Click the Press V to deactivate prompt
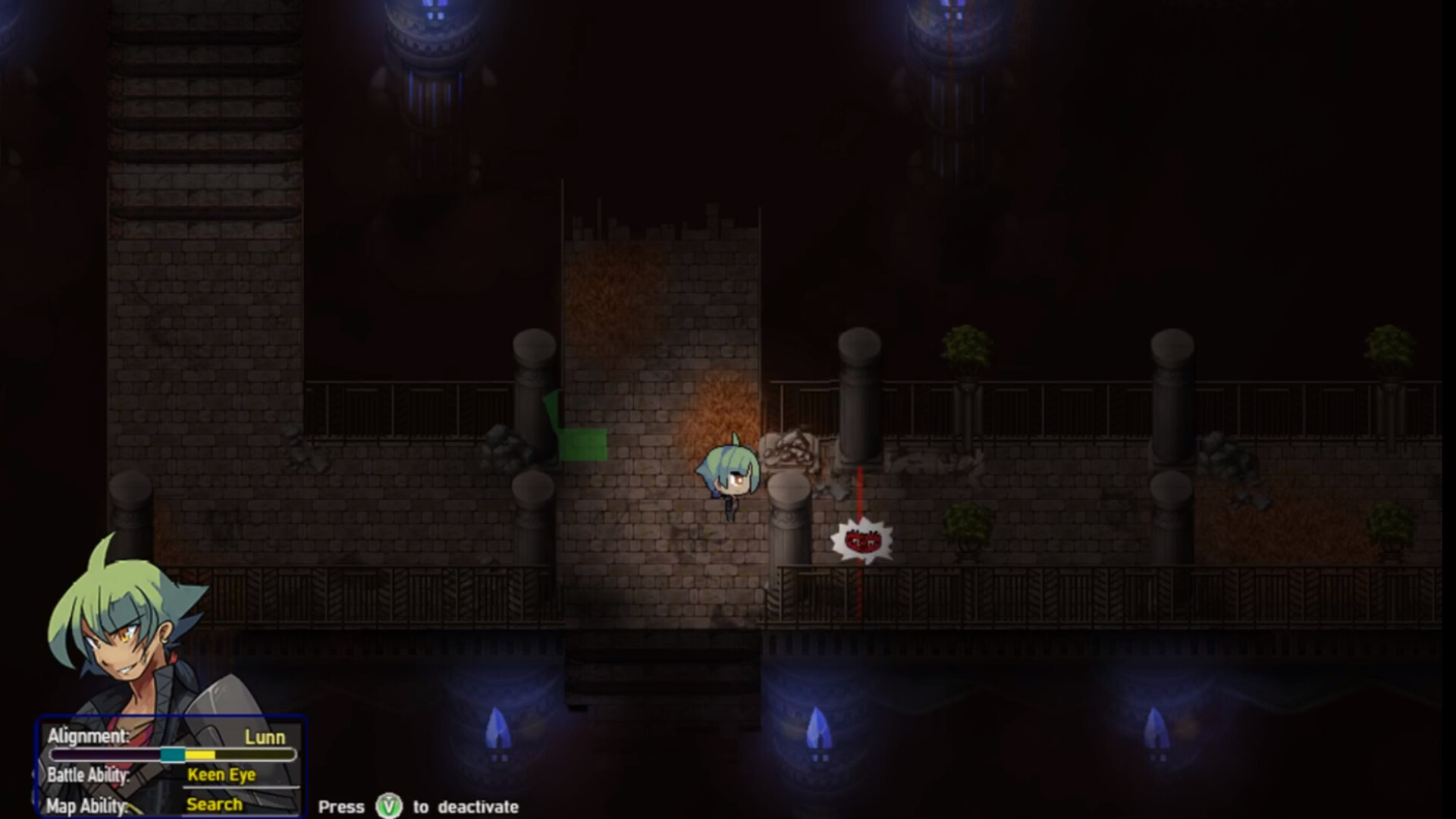 coord(419,808)
